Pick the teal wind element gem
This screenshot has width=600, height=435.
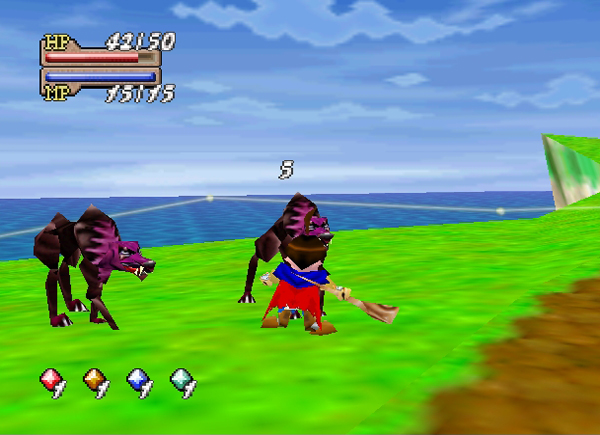182,381
